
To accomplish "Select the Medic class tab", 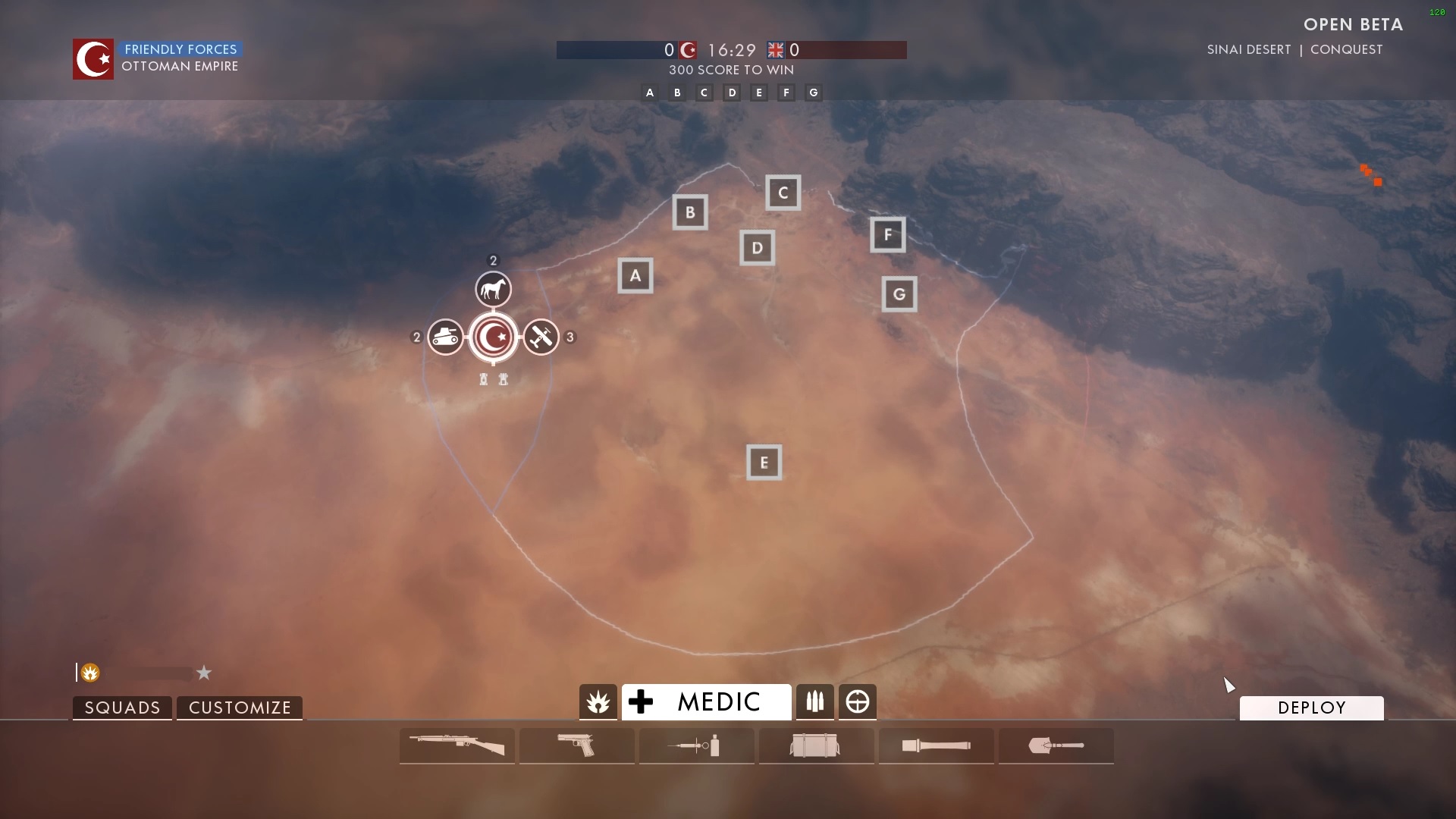I will [706, 702].
